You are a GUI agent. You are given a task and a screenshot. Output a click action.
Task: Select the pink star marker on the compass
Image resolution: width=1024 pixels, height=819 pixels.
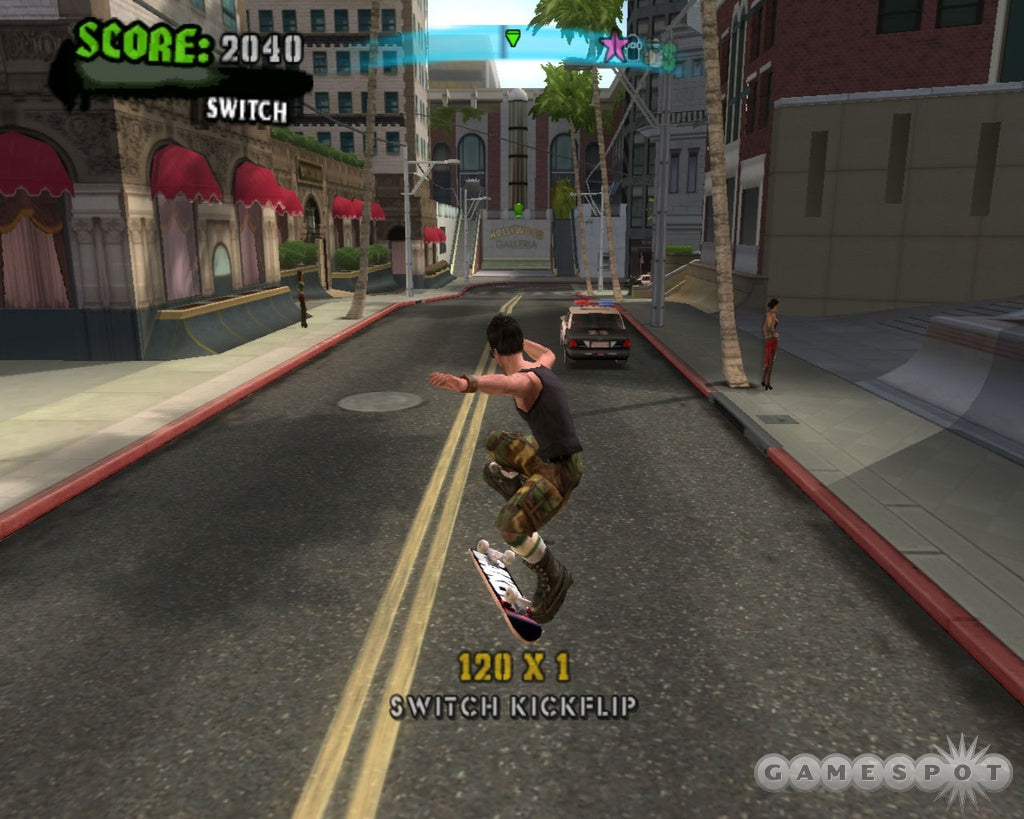pos(614,46)
